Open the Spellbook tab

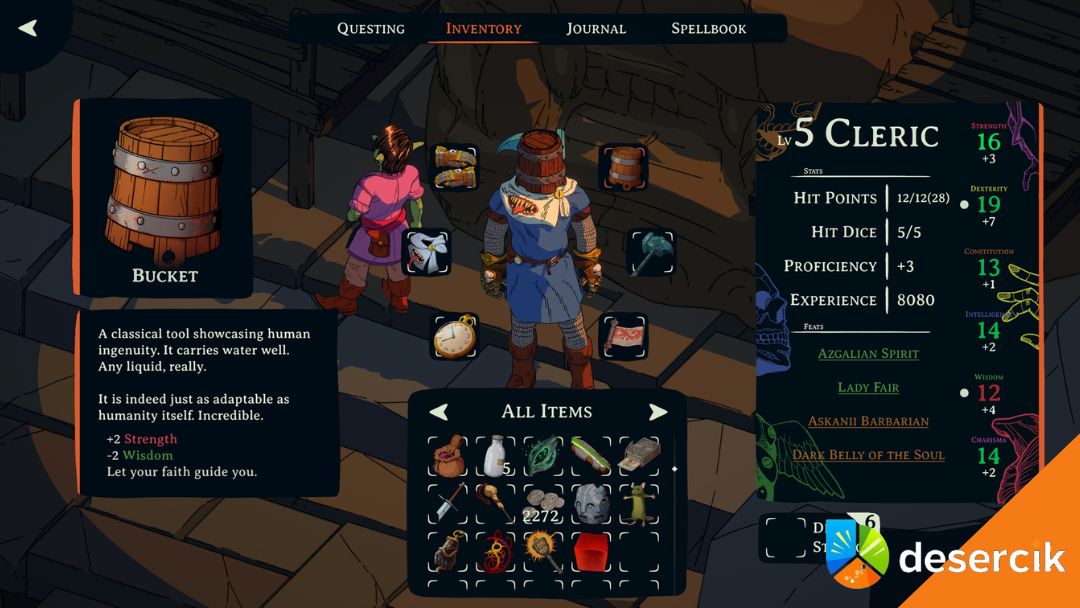click(709, 29)
